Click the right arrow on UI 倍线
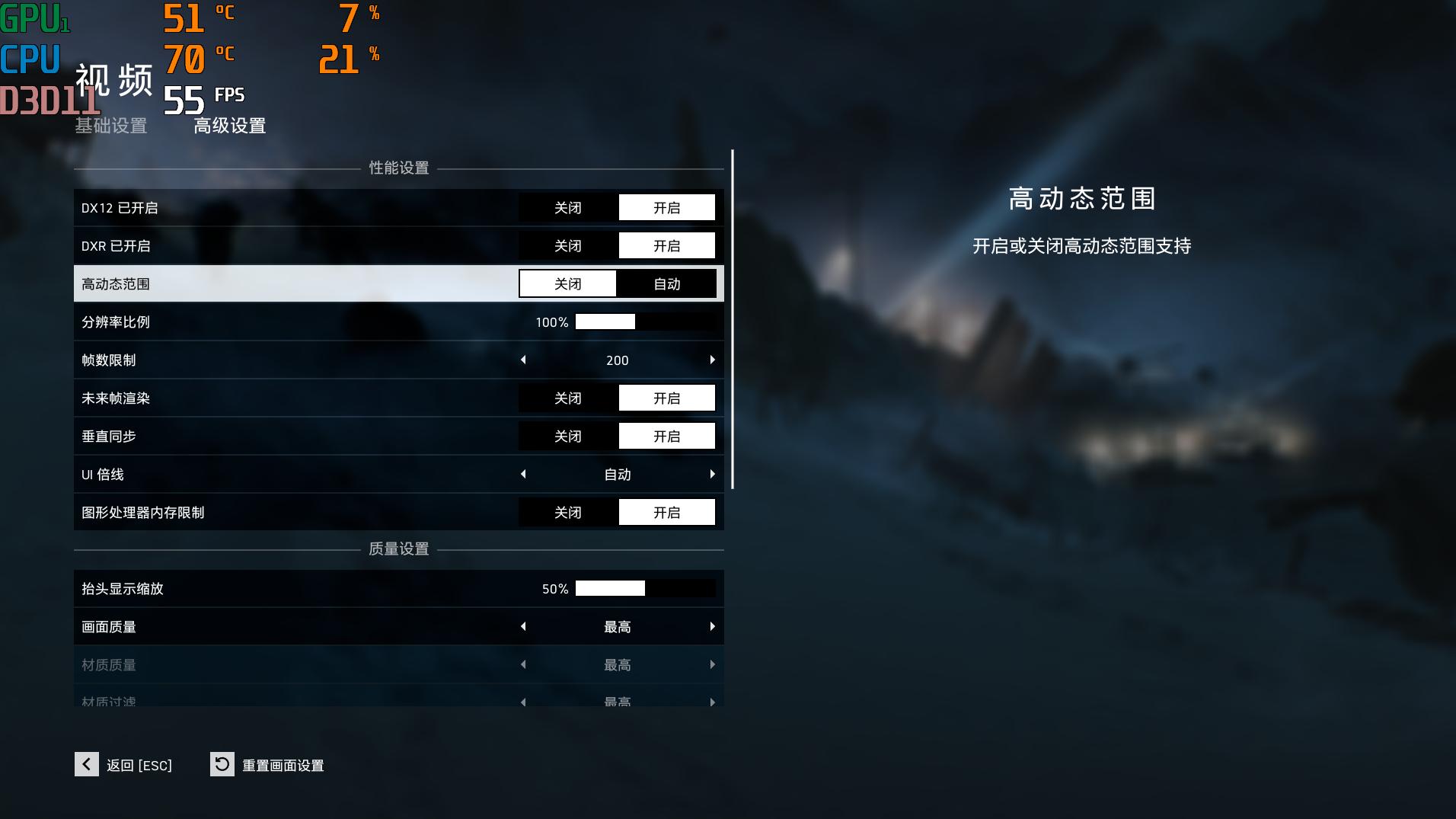Viewport: 1456px width, 819px height. click(x=713, y=474)
